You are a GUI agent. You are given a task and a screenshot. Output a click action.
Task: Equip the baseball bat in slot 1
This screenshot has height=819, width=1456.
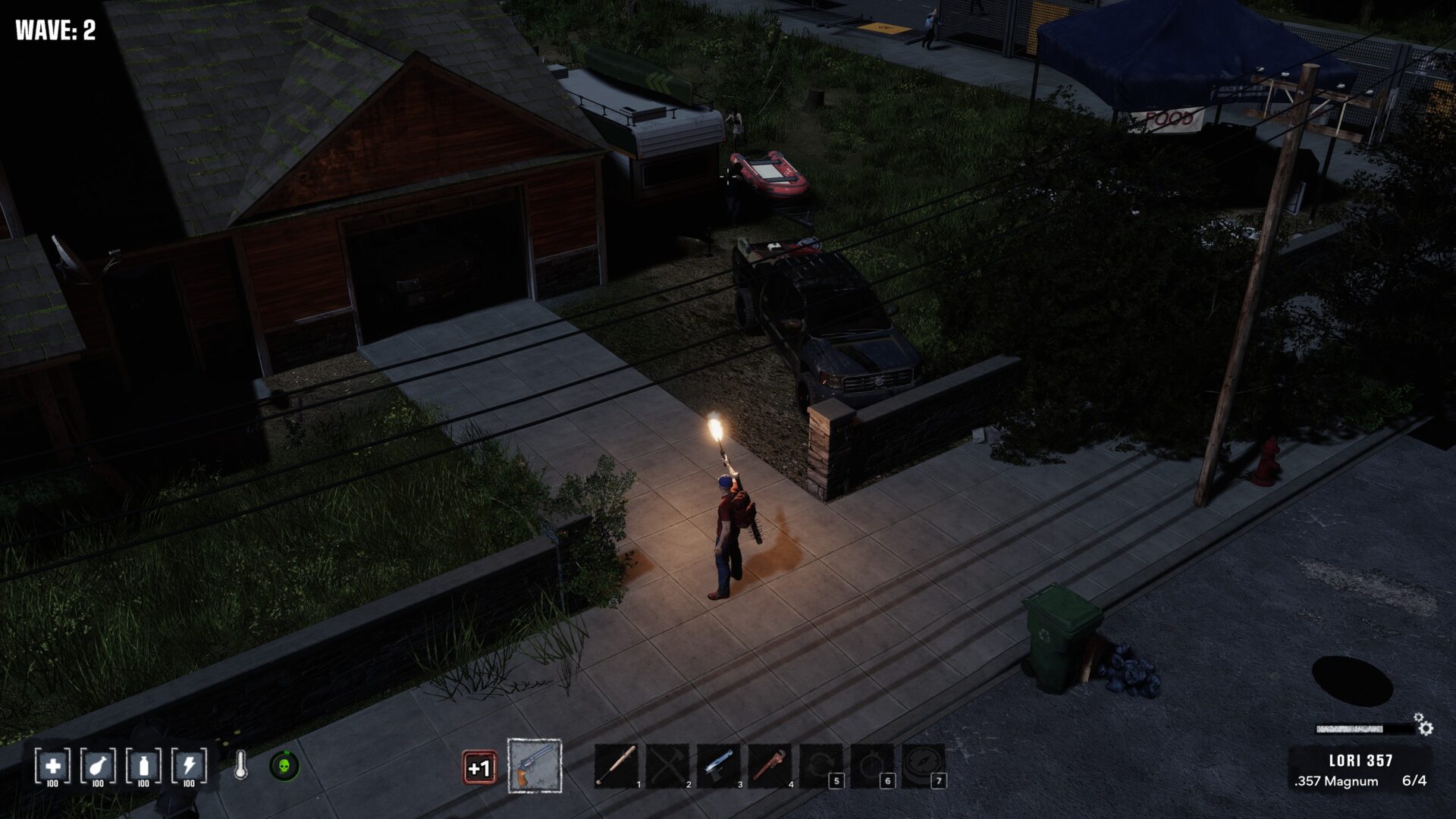click(617, 766)
